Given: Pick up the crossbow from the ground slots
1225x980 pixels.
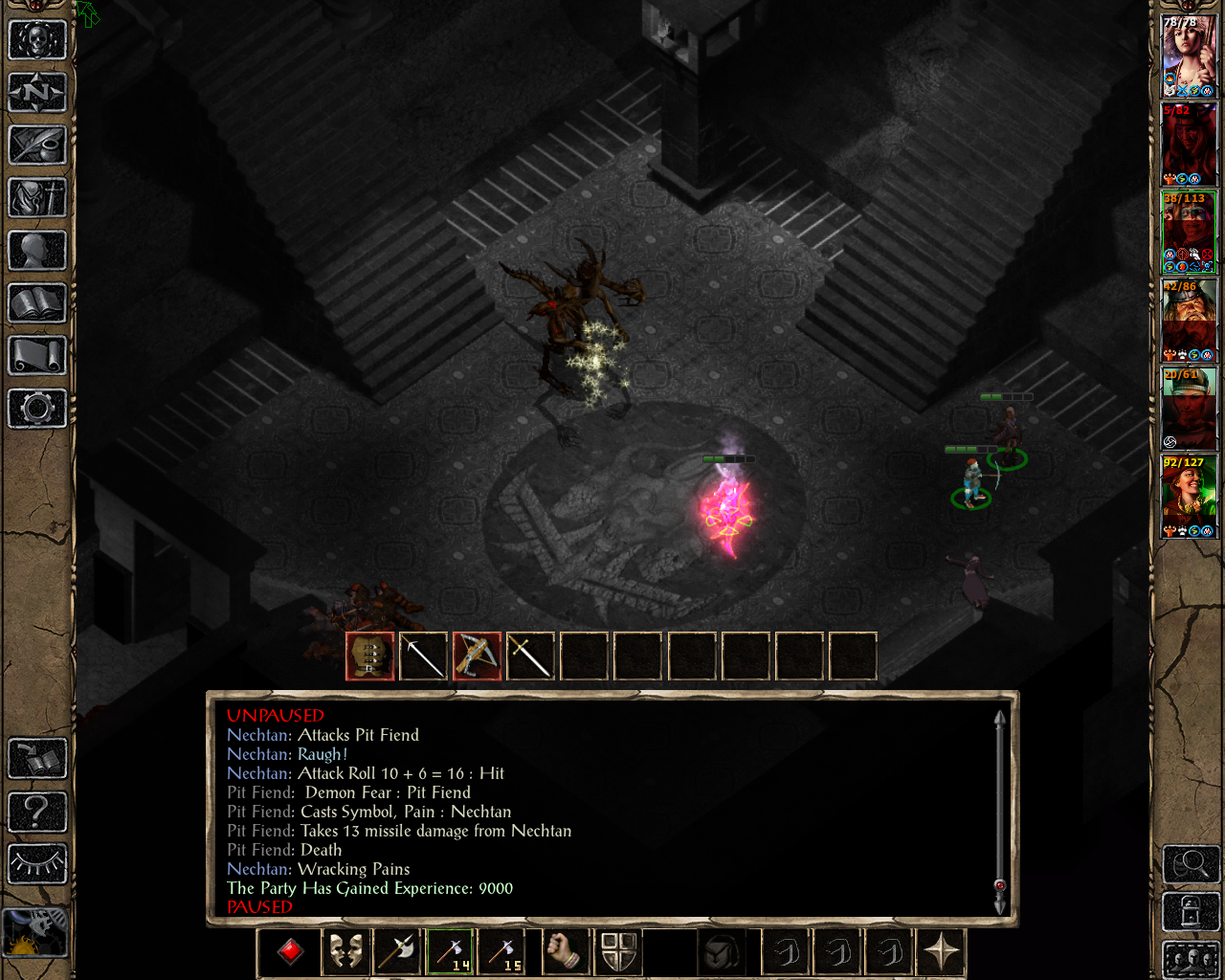Looking at the screenshot, I should [477, 657].
